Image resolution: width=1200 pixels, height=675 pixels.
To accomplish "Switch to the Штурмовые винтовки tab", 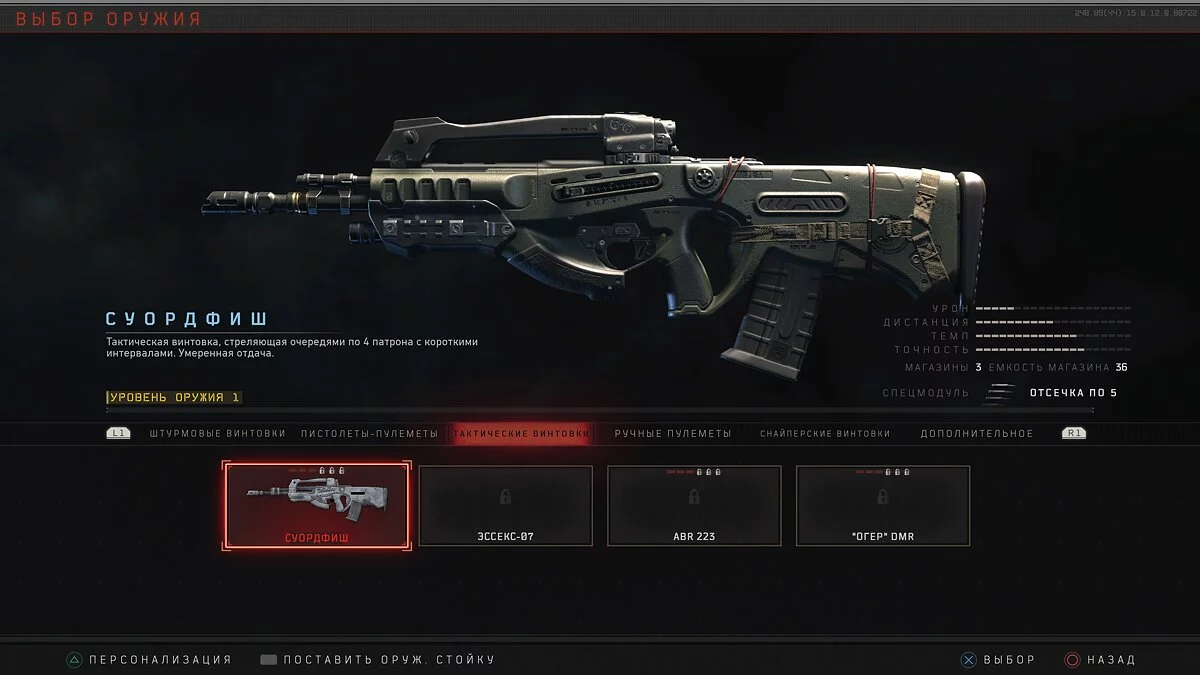I will click(x=217, y=433).
